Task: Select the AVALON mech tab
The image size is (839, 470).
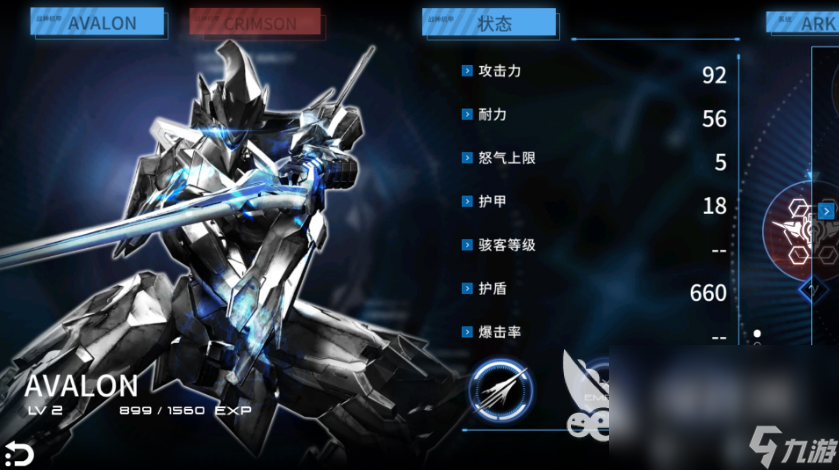Action: [x=97, y=22]
